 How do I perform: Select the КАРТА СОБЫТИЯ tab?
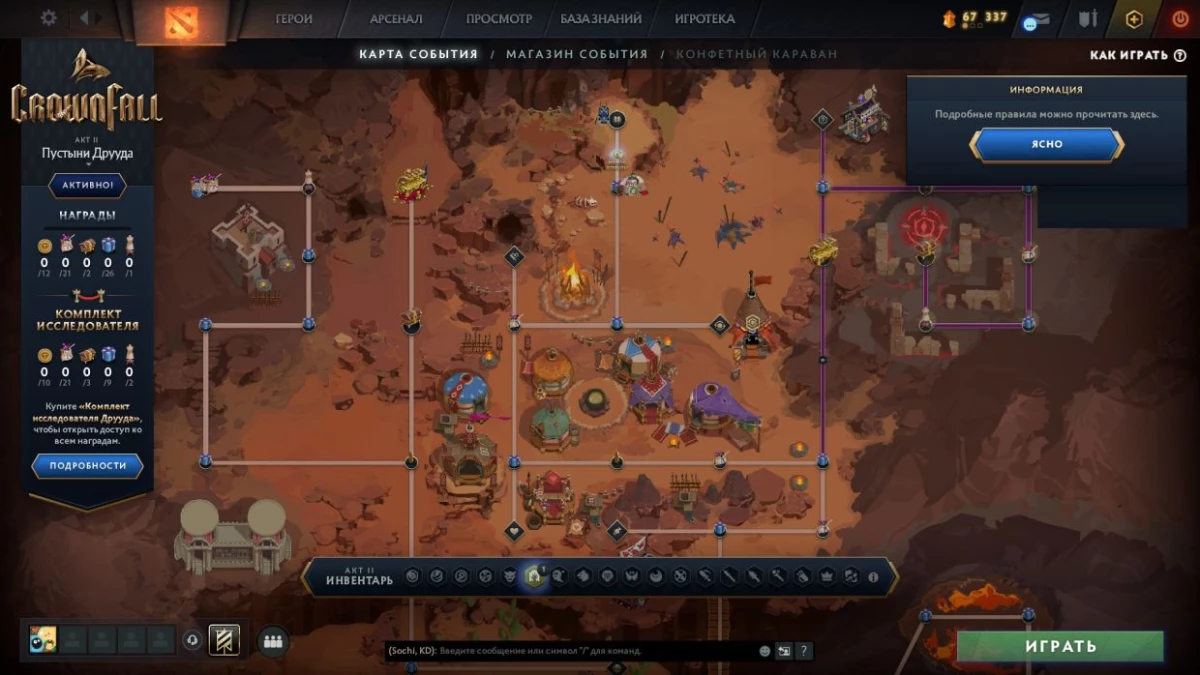click(418, 54)
